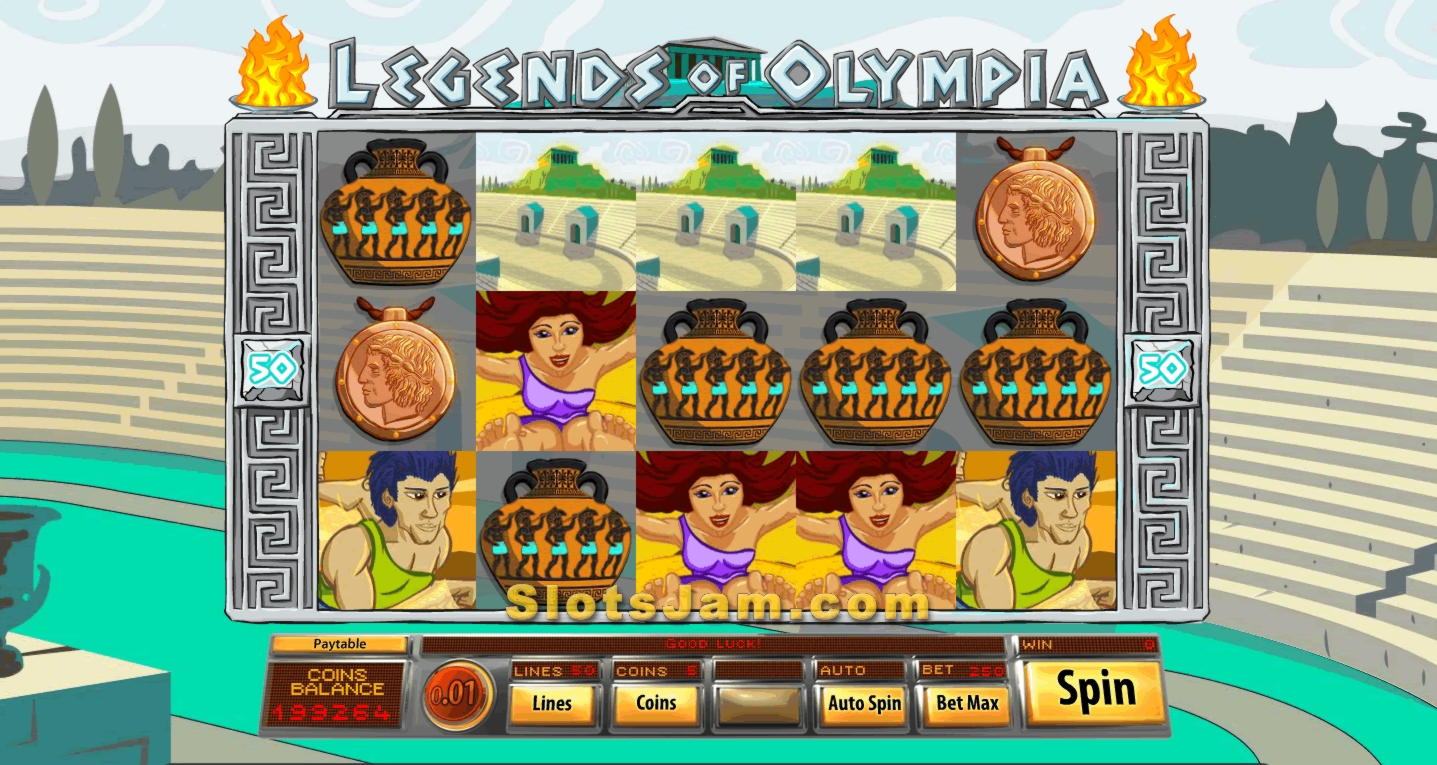
Task: Activate Auto Spin
Action: tap(864, 703)
